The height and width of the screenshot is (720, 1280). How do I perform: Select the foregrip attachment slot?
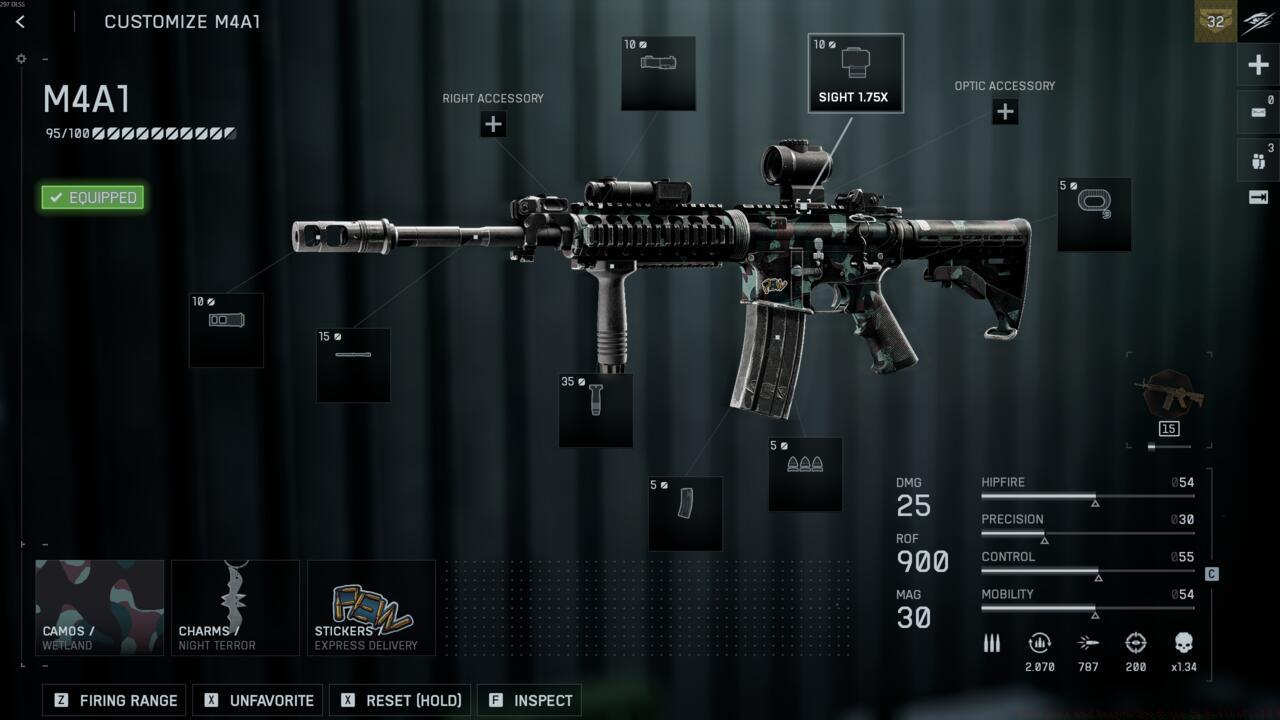click(x=595, y=410)
